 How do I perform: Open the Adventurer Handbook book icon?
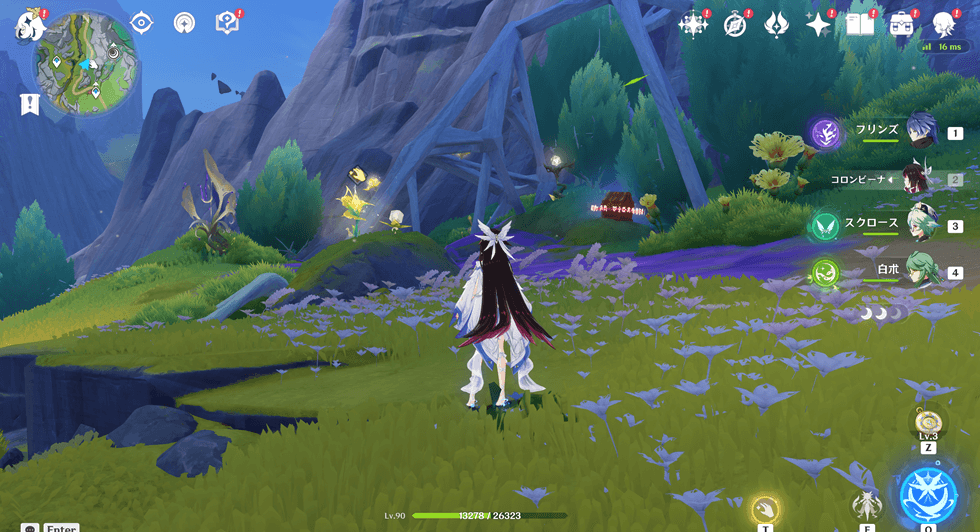coord(860,24)
